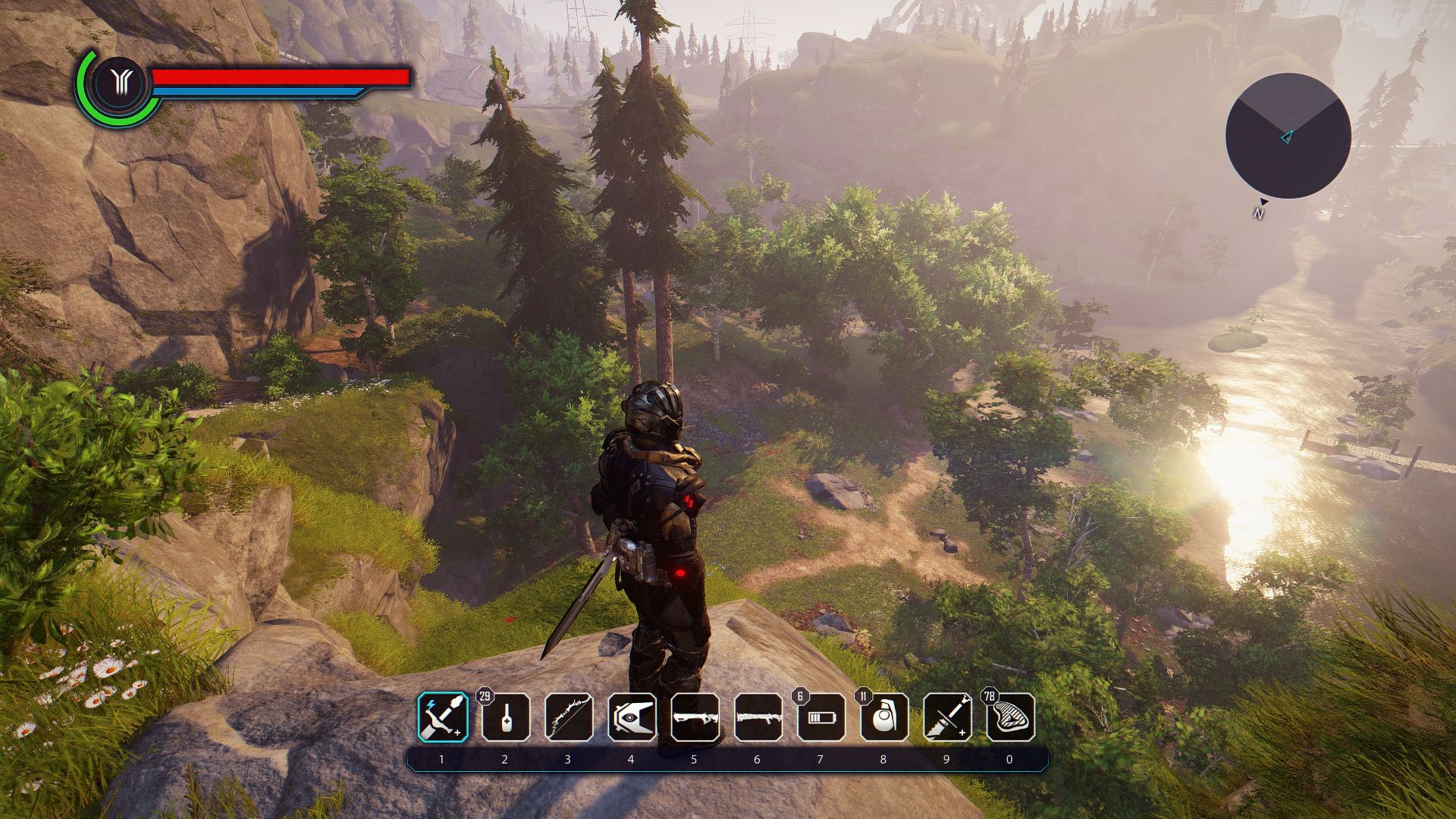Eat the raw meat steak item
The image size is (1456, 819).
[x=1010, y=717]
